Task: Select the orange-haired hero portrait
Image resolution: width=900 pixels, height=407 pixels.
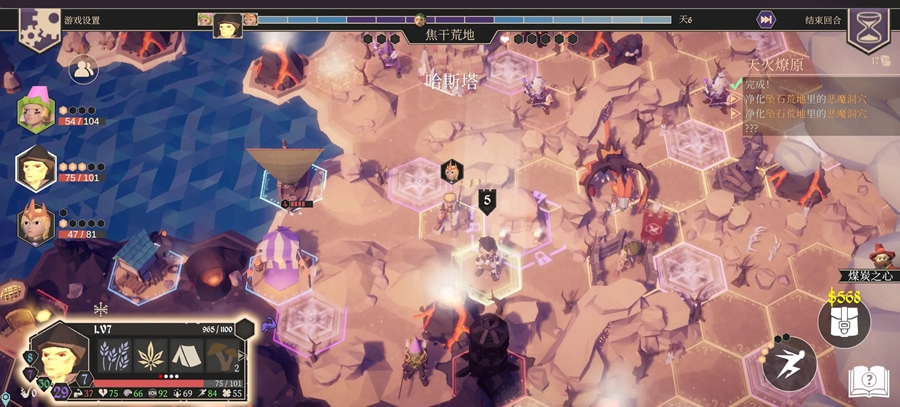Action: [36, 223]
